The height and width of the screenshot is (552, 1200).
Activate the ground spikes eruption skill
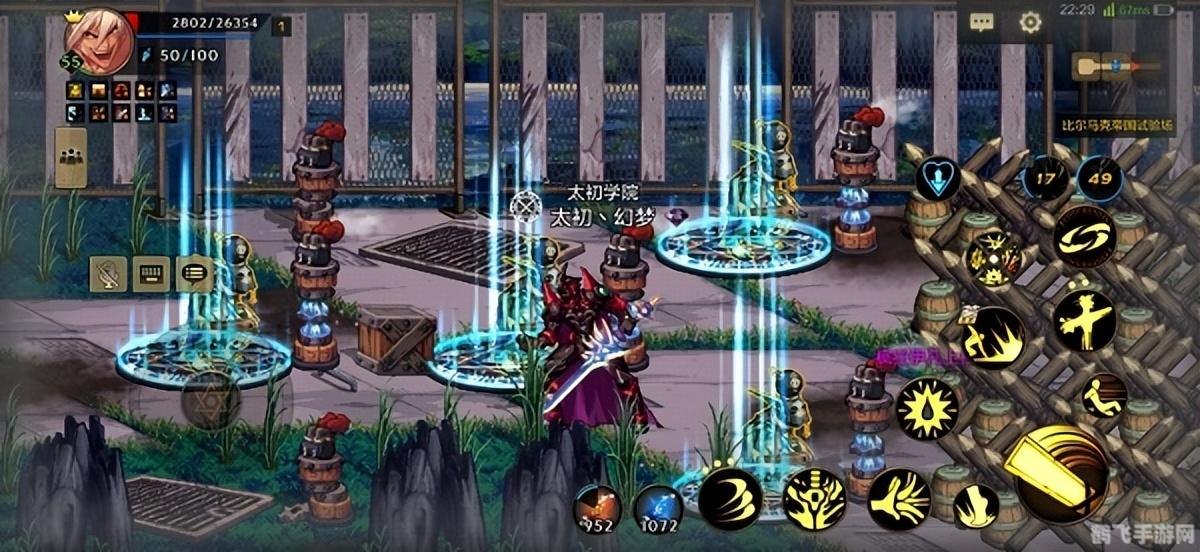993,338
